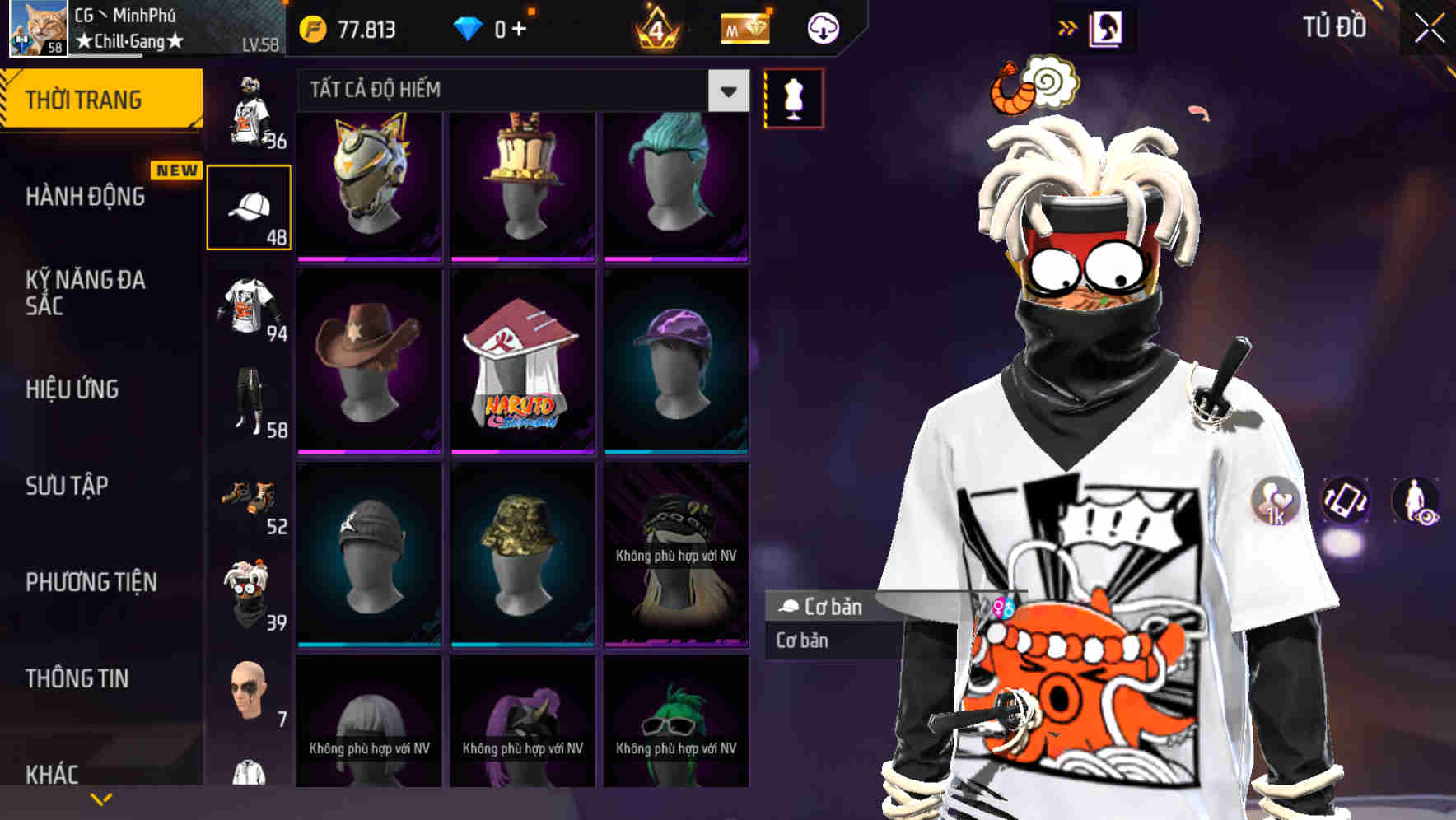Expand the sidebar with the yellow chevron arrow

[101, 797]
